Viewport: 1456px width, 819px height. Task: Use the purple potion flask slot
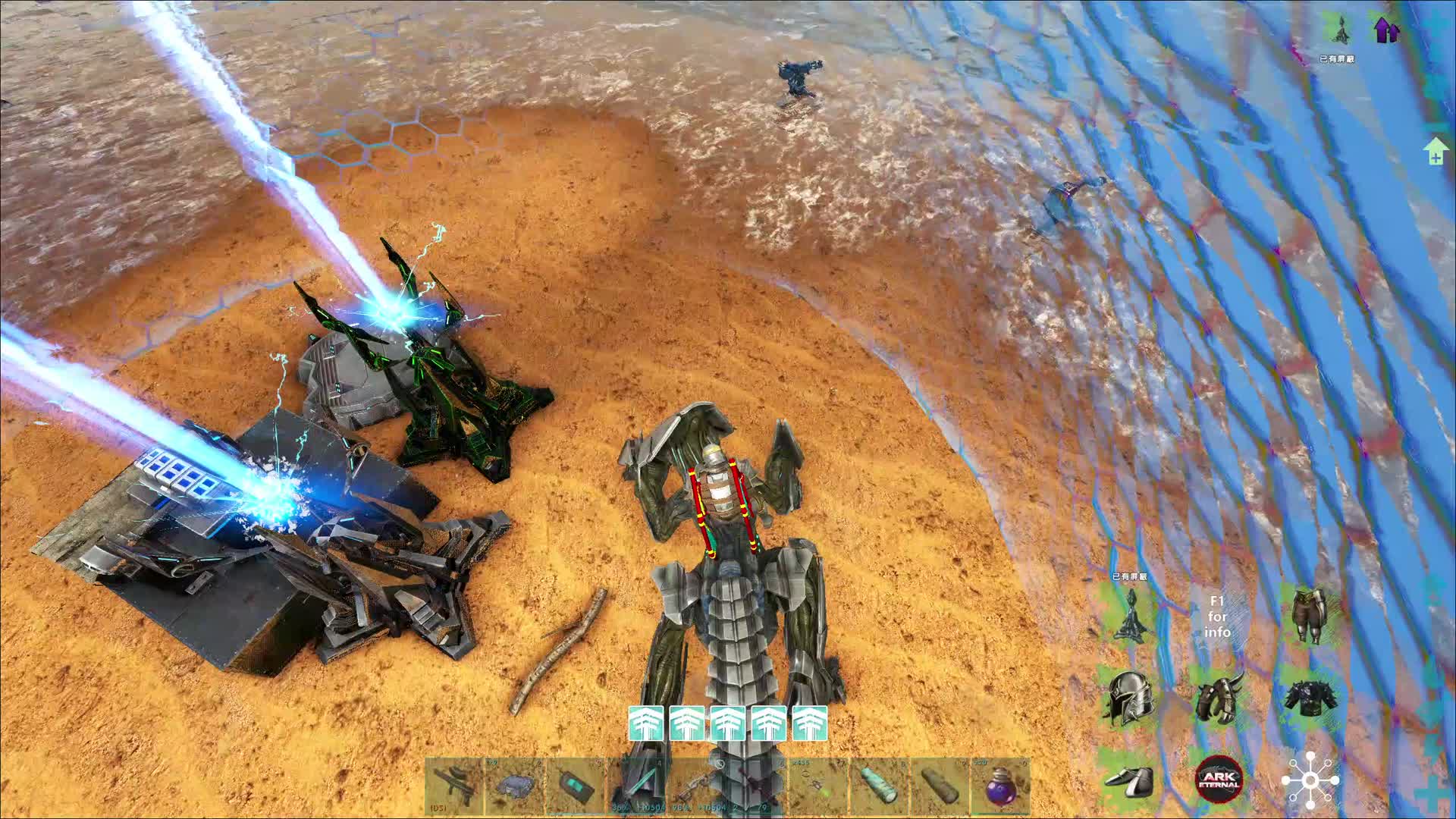1002,786
